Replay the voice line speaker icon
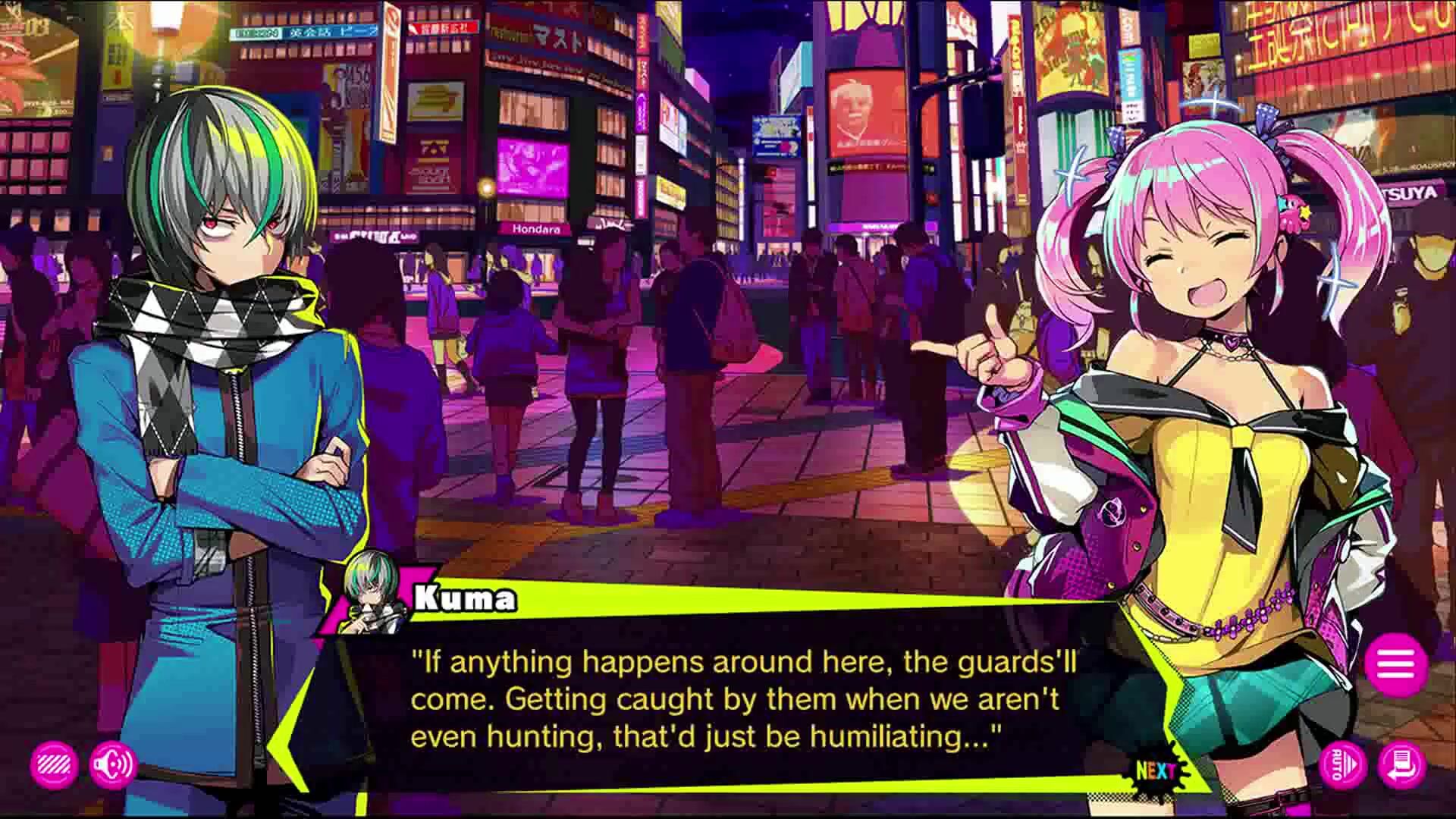 pos(113,765)
